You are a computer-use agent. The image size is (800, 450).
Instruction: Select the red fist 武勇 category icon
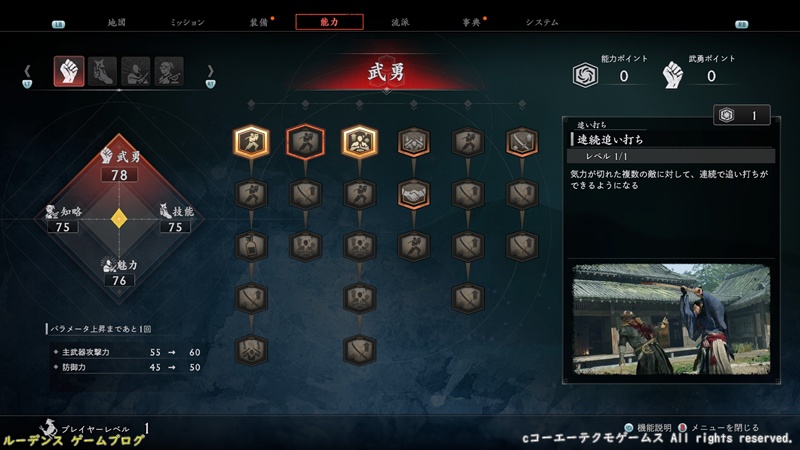coord(69,71)
